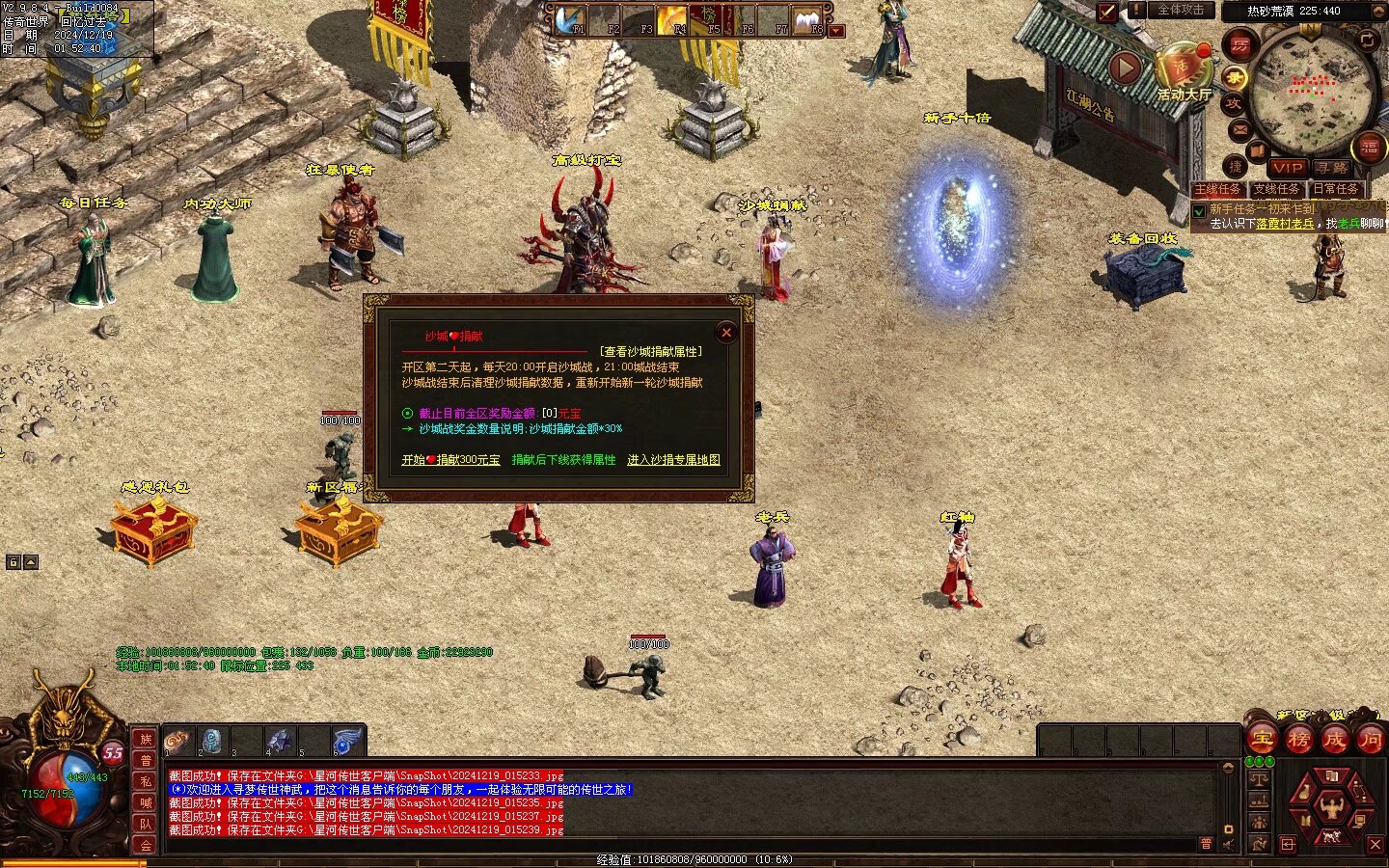Choose 进入沙捐专属地图 option

click(x=673, y=460)
